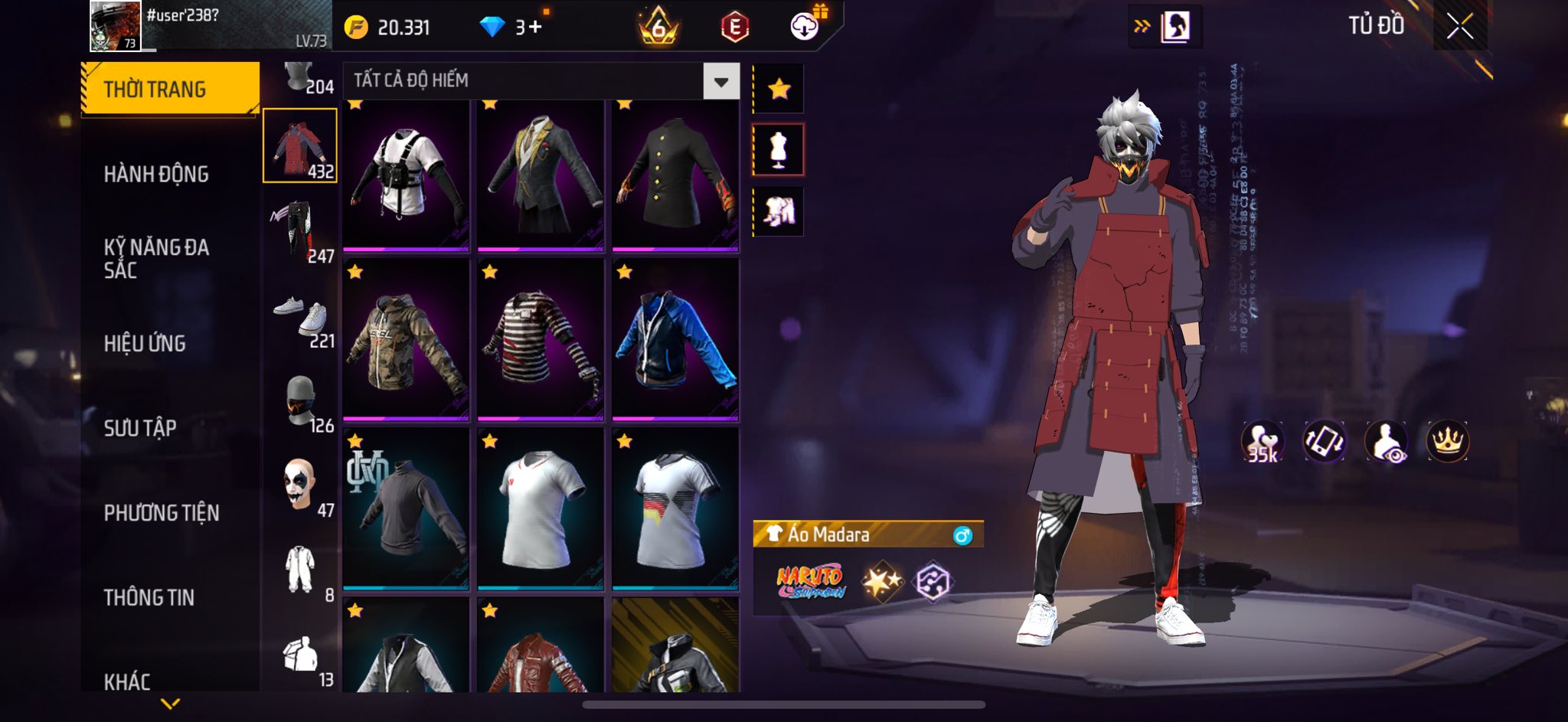1568x722 pixels.
Task: Close the wardrobe with the X button
Action: [1459, 27]
